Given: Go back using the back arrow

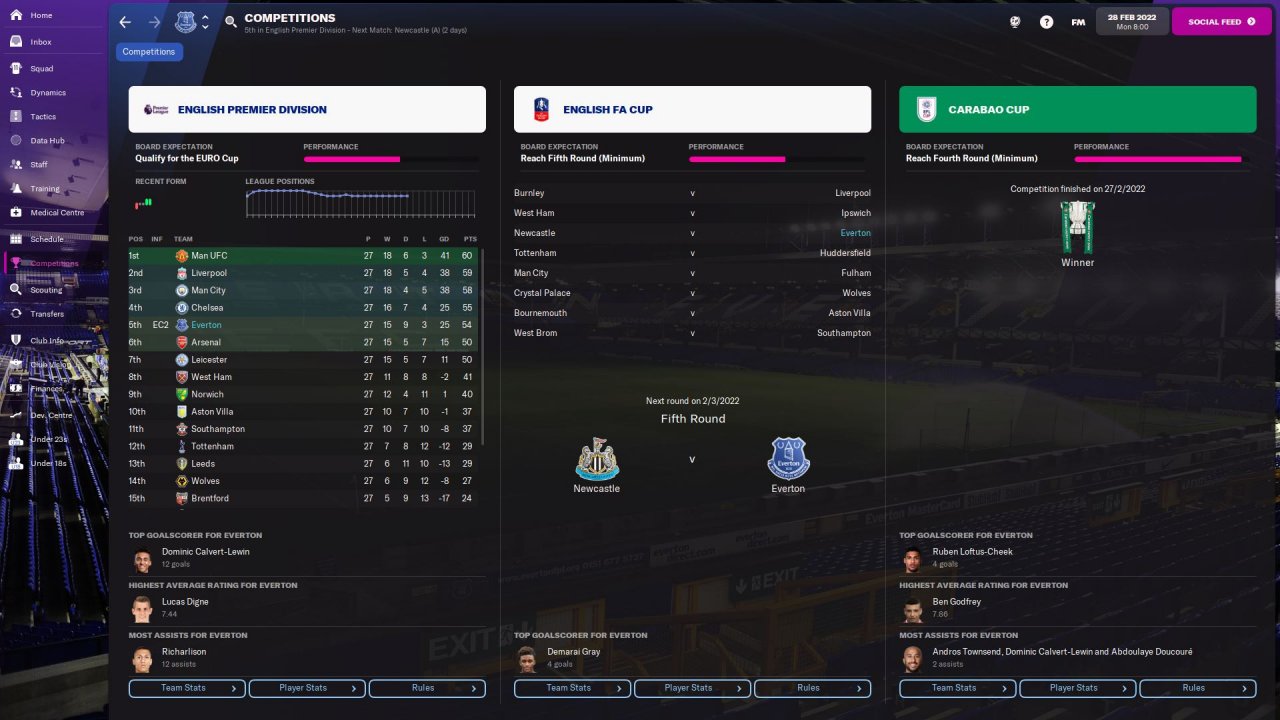Looking at the screenshot, I should point(125,21).
